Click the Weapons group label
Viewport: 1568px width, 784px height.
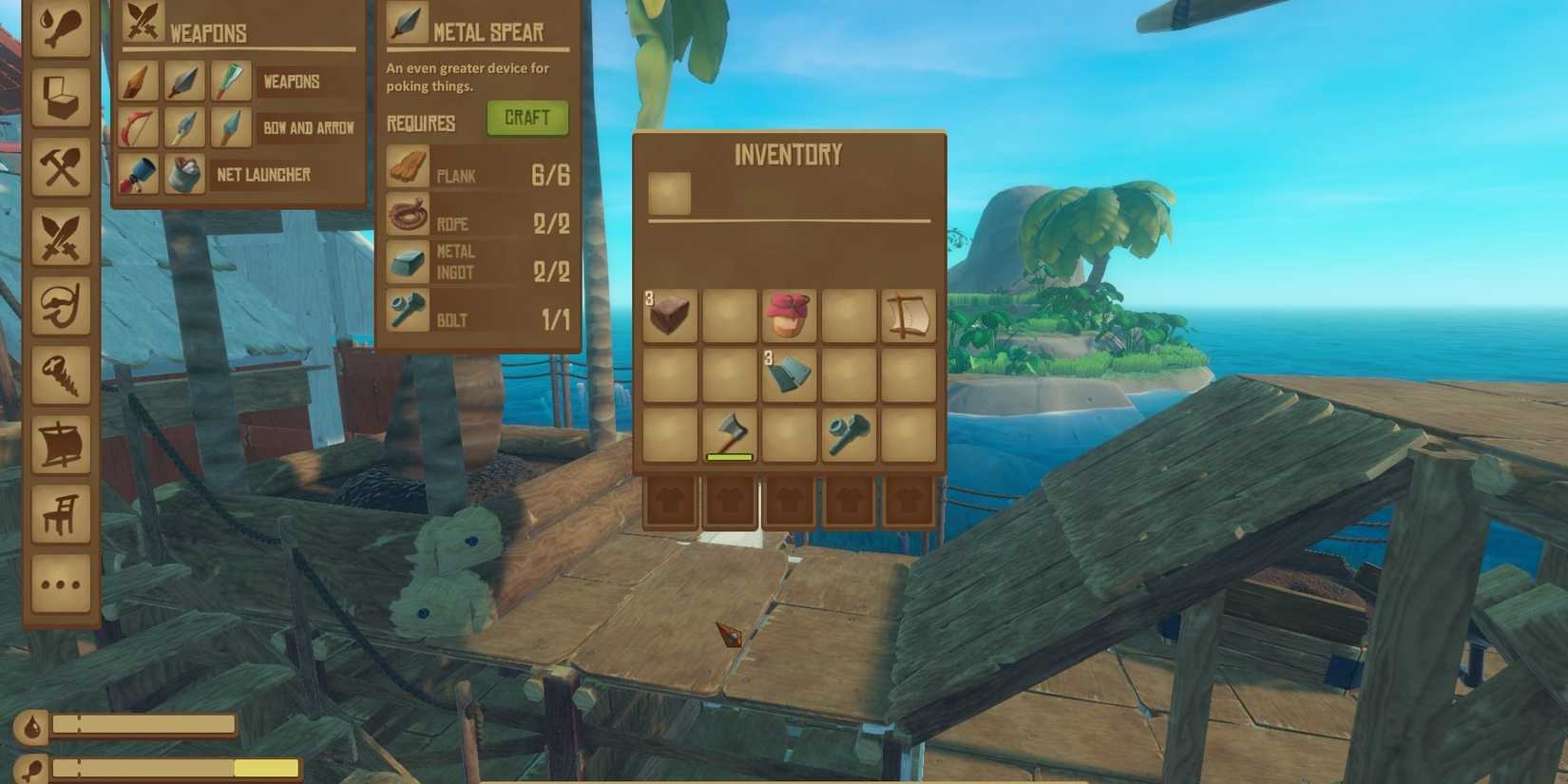[x=292, y=83]
